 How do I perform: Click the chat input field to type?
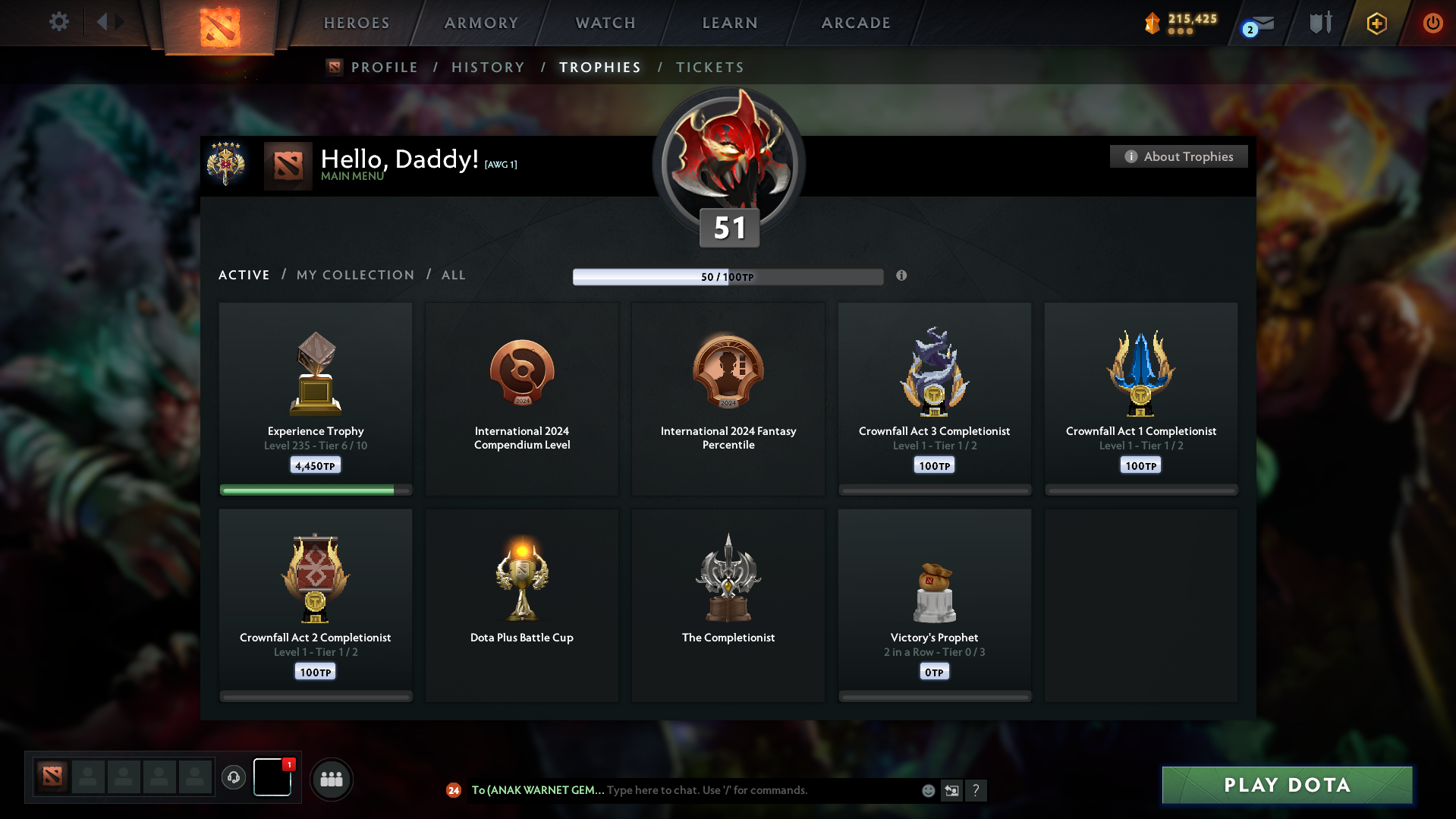point(759,790)
